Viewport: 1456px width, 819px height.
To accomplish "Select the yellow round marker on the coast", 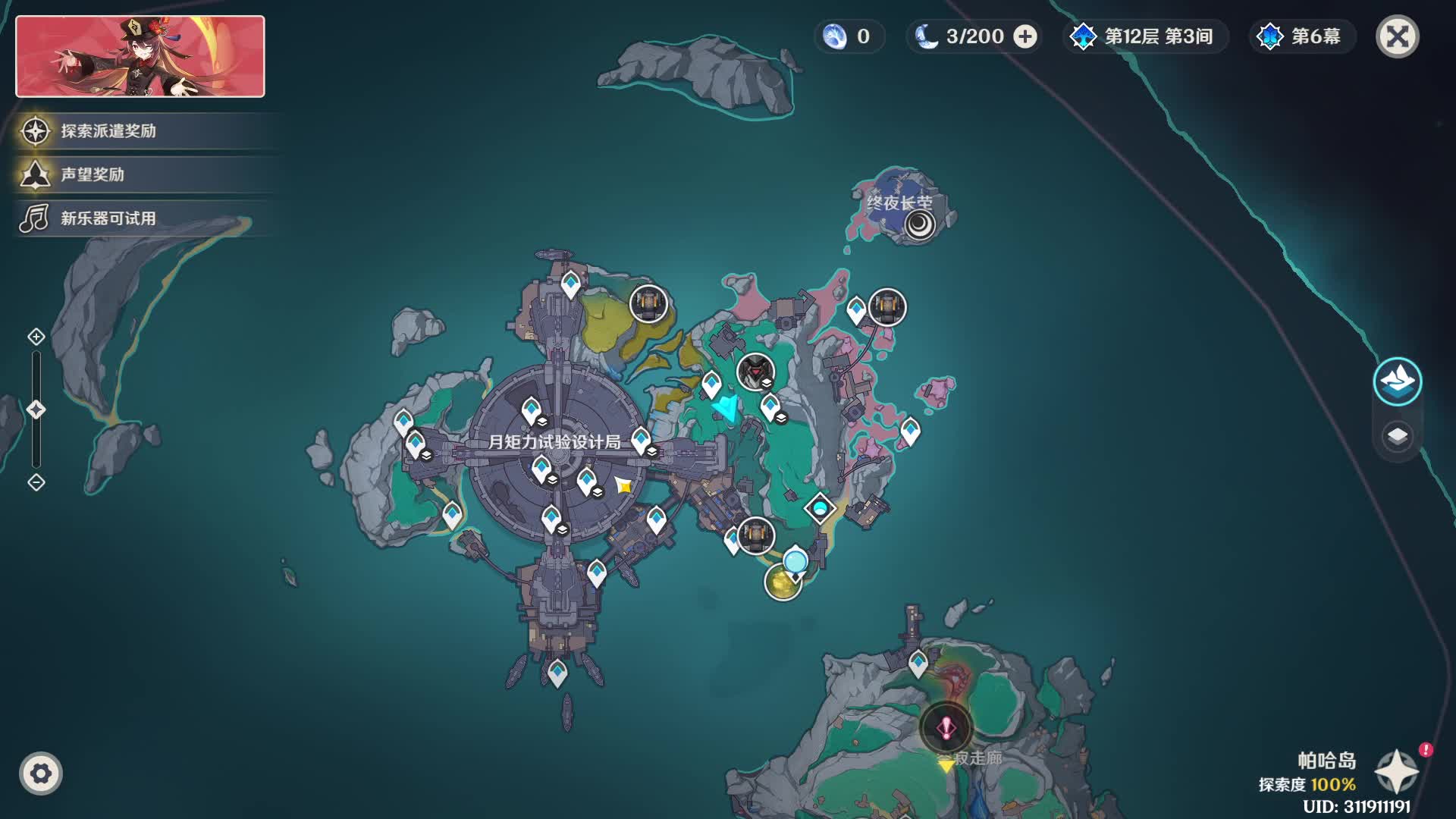I will [x=781, y=582].
